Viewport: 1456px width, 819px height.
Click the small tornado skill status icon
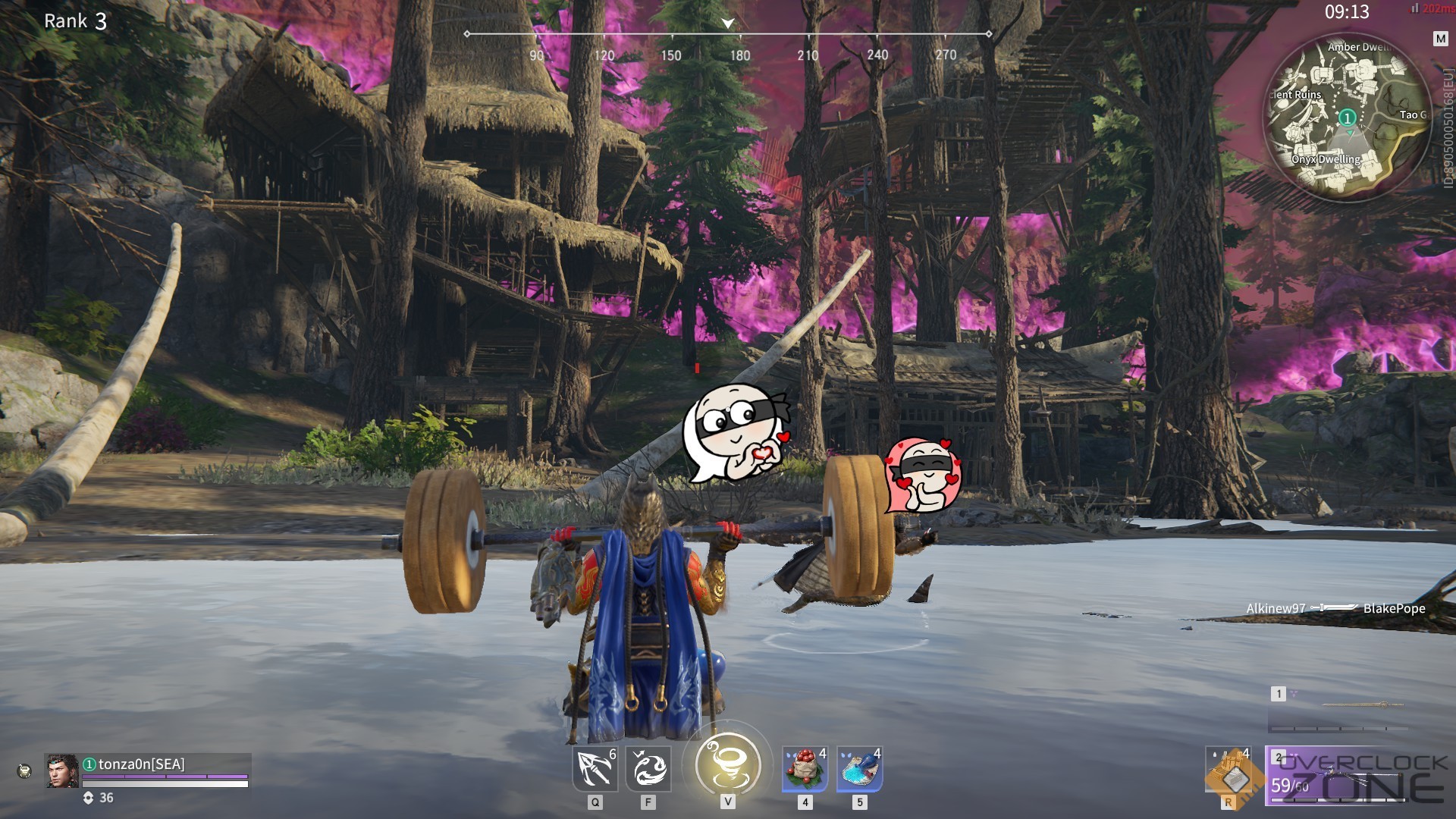(24, 771)
